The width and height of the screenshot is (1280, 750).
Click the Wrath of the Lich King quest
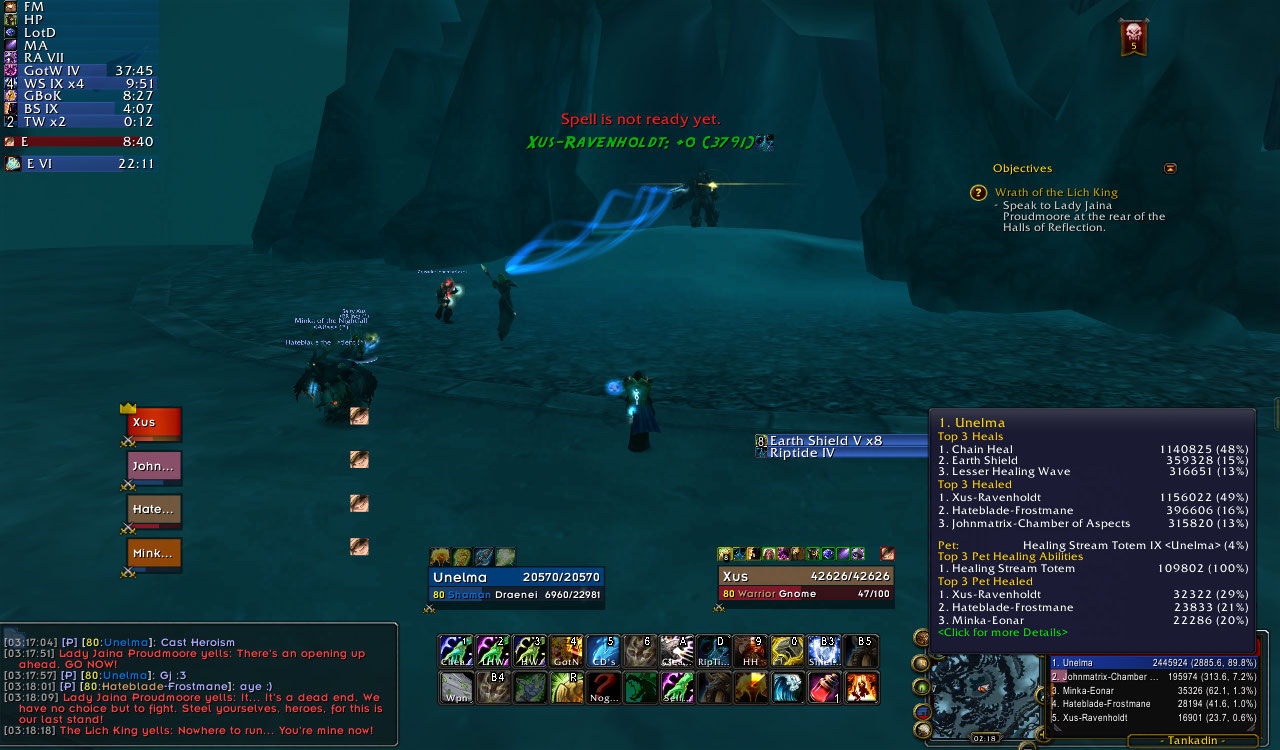(1056, 192)
